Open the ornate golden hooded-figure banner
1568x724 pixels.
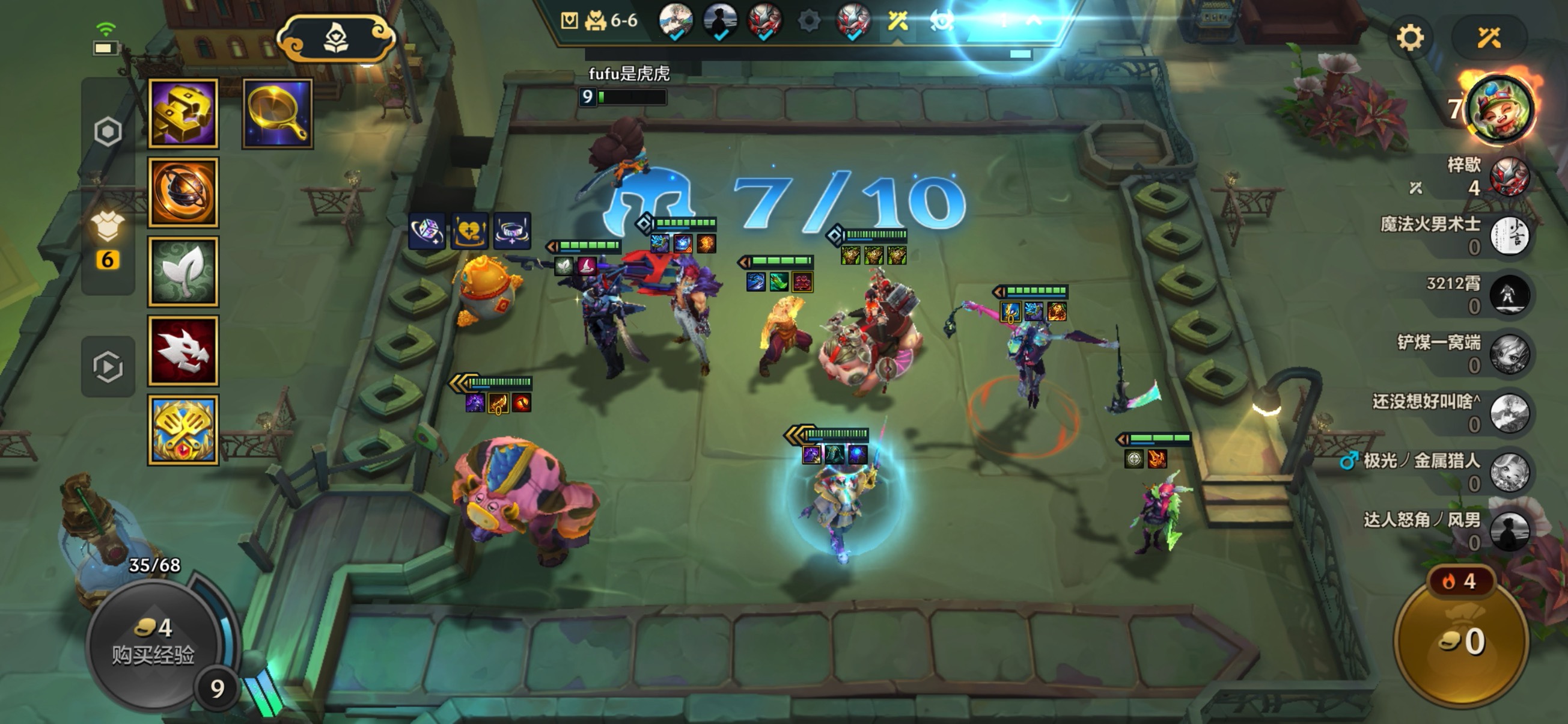336,39
